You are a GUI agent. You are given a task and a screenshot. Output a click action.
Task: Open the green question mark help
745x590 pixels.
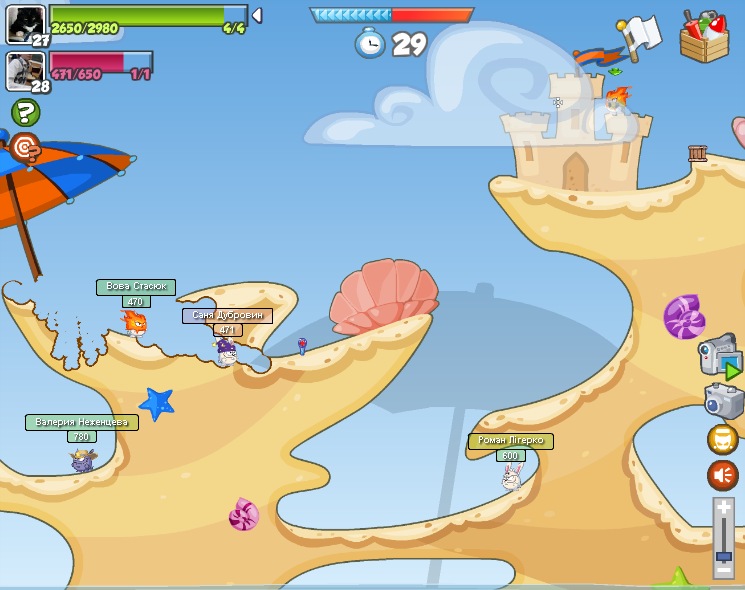click(25, 112)
